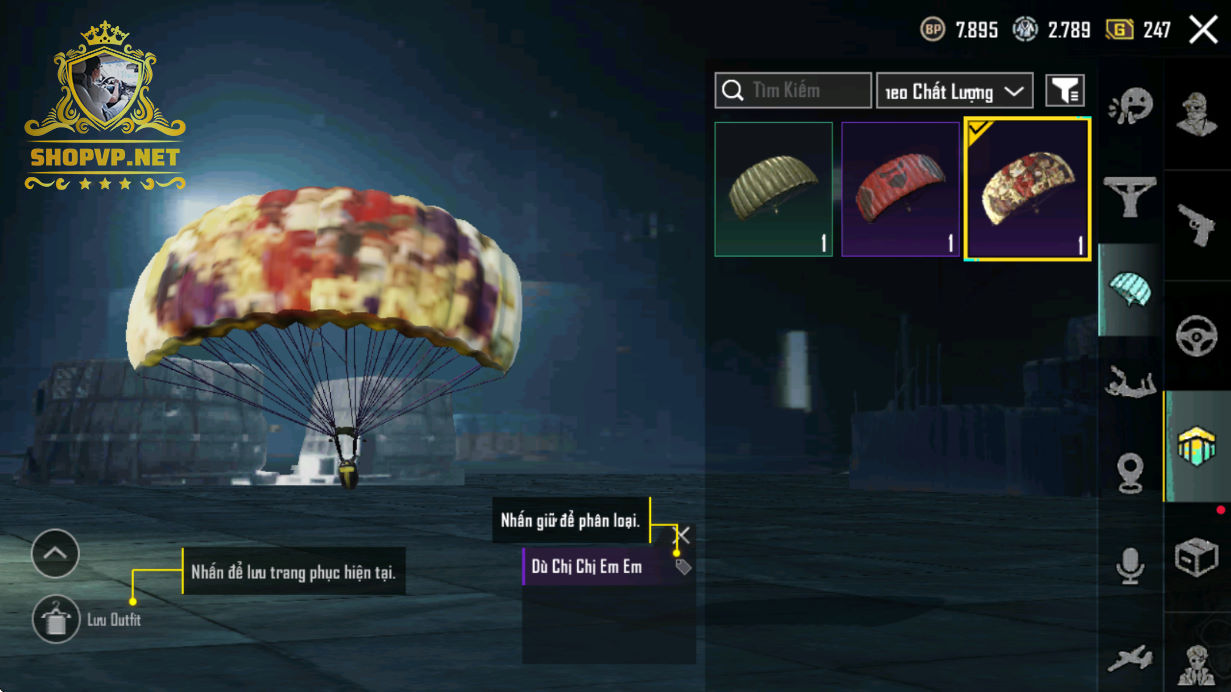The width and height of the screenshot is (1231, 692).
Task: Save outfit with Lưu Outfit button
Action: 56,620
